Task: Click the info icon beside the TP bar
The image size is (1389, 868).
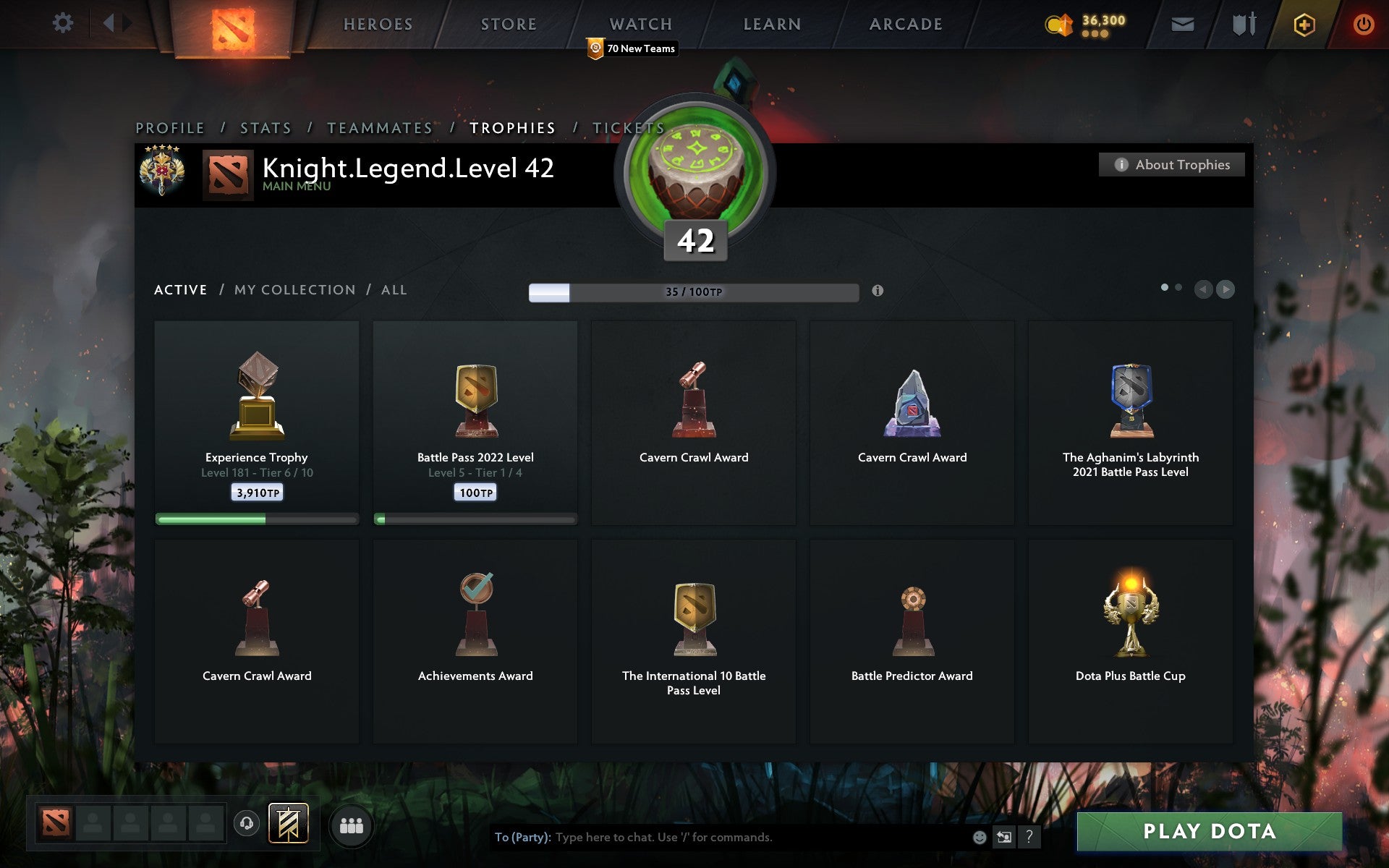Action: 879,292
